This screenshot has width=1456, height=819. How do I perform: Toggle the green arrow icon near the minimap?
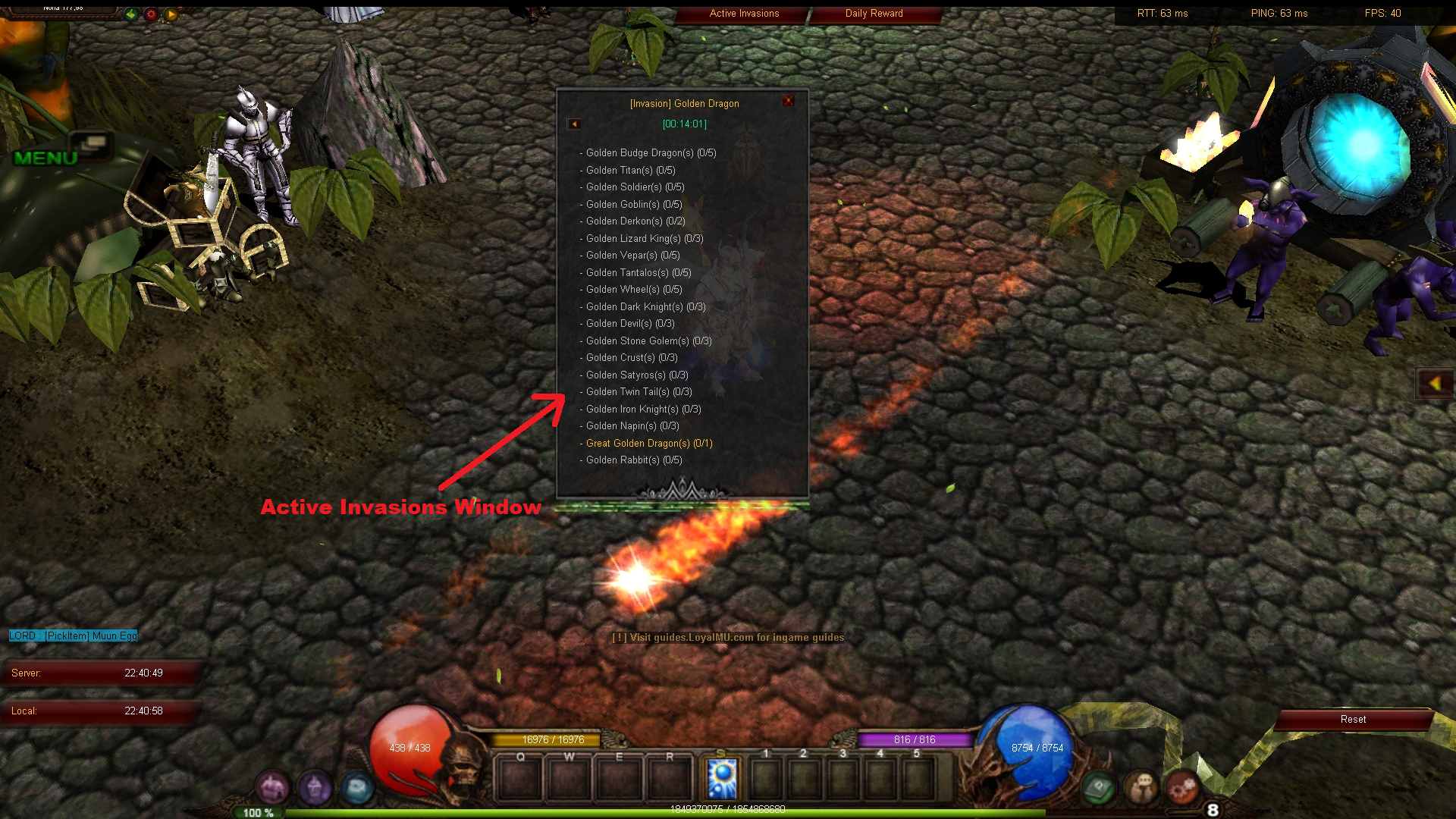tap(130, 14)
